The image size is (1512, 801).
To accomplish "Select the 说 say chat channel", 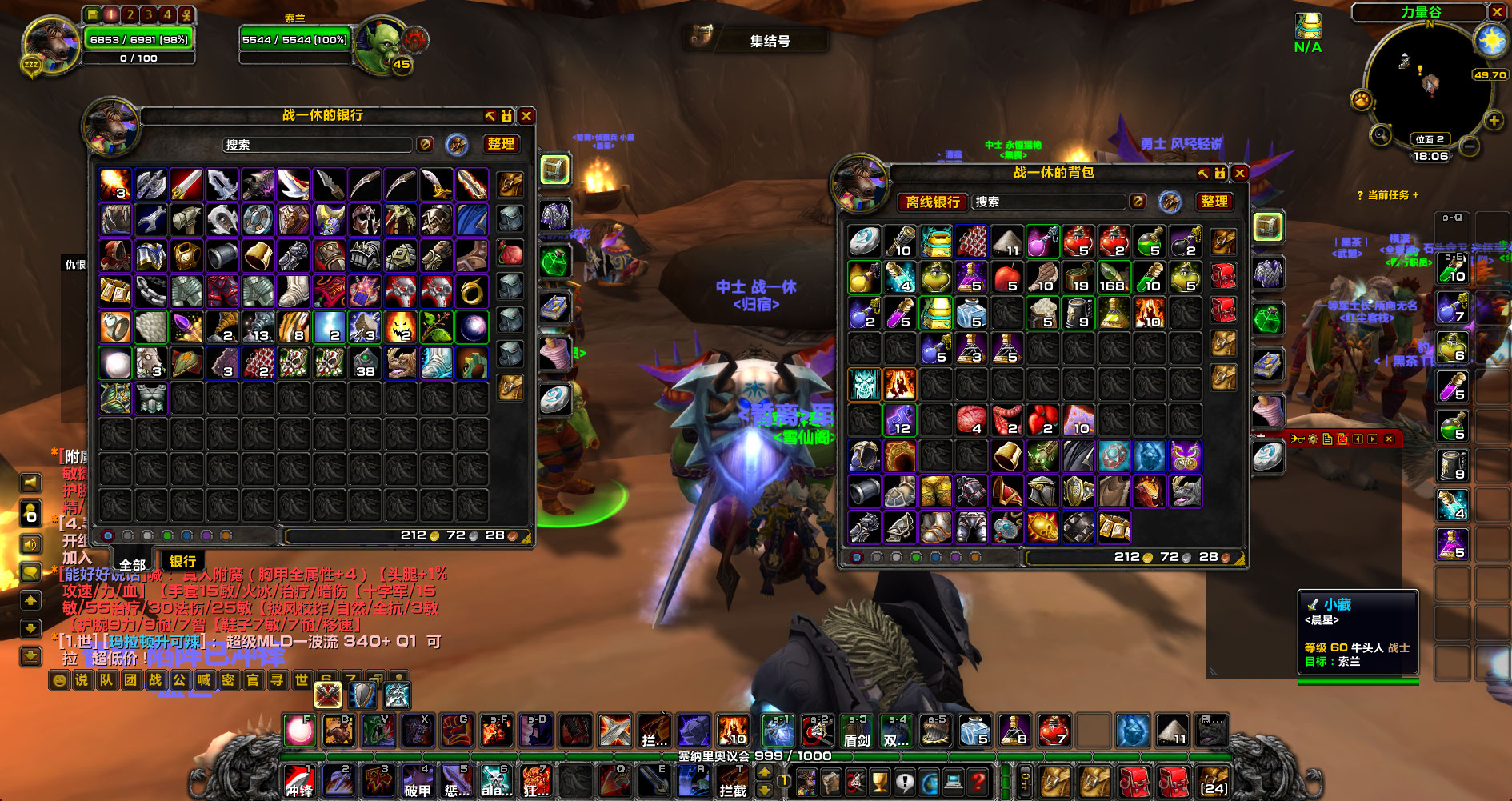I will [x=82, y=680].
